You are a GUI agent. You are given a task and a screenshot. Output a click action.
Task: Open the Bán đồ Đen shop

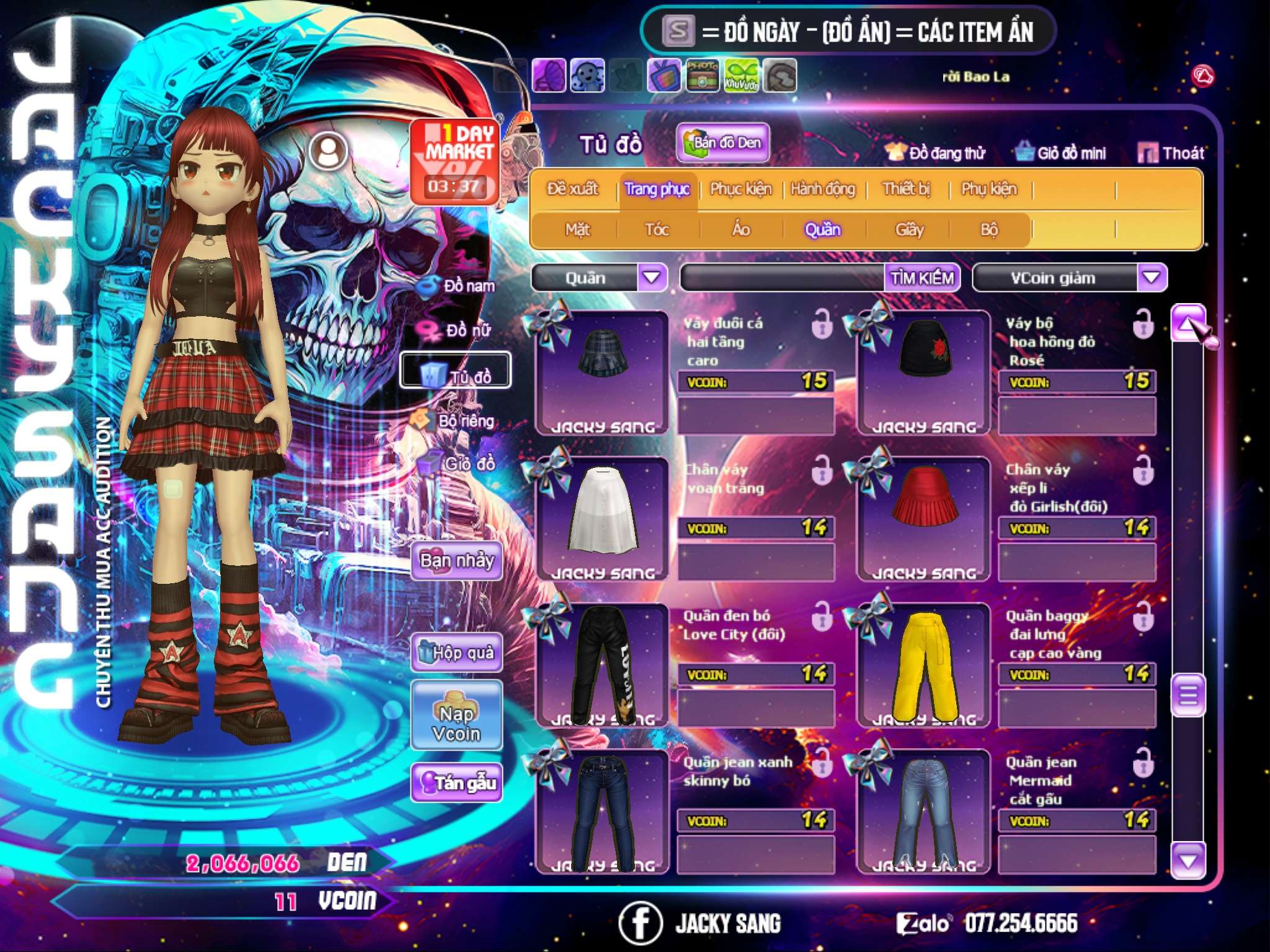pos(722,143)
